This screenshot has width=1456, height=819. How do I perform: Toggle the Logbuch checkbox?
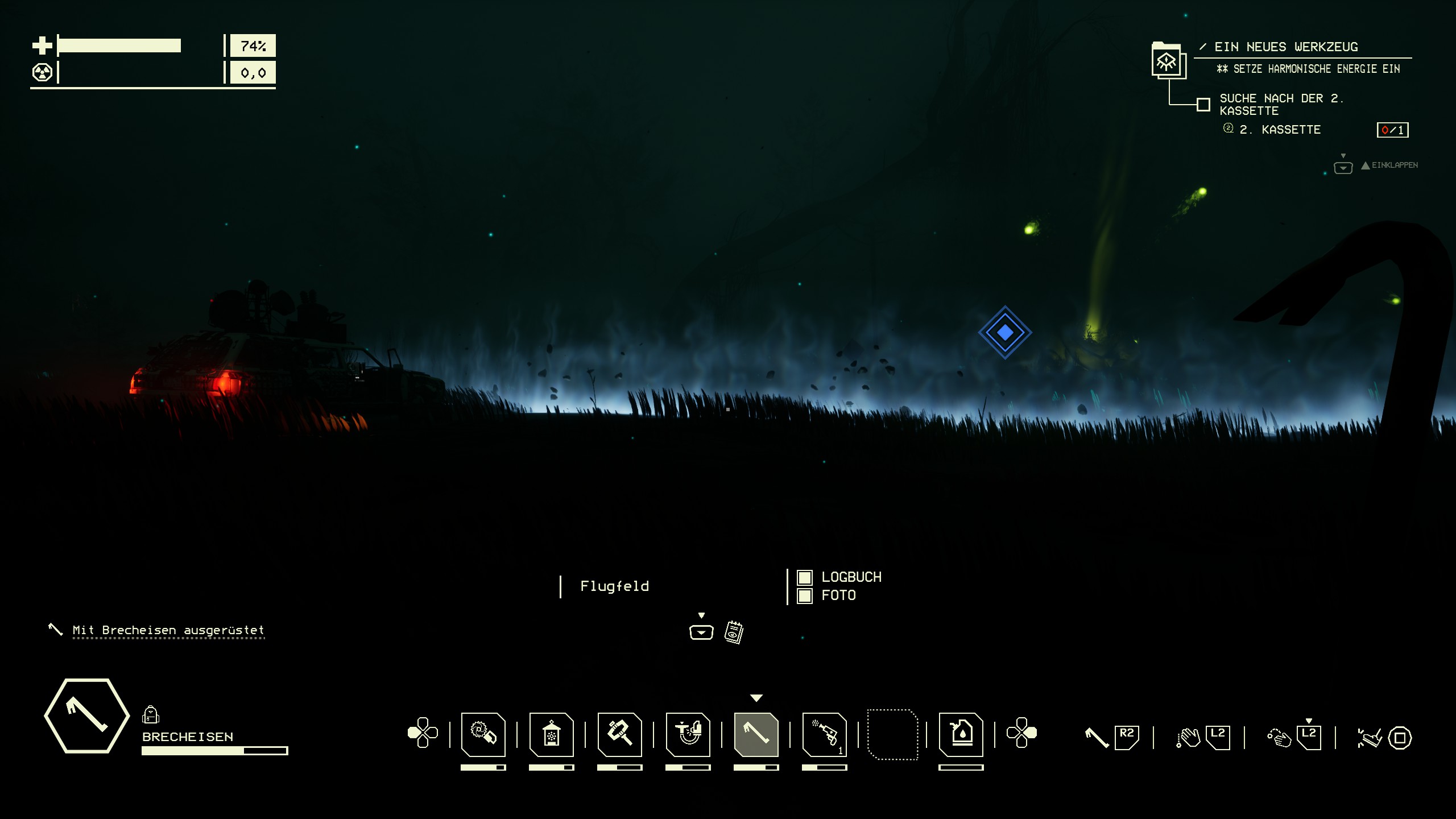coord(804,578)
